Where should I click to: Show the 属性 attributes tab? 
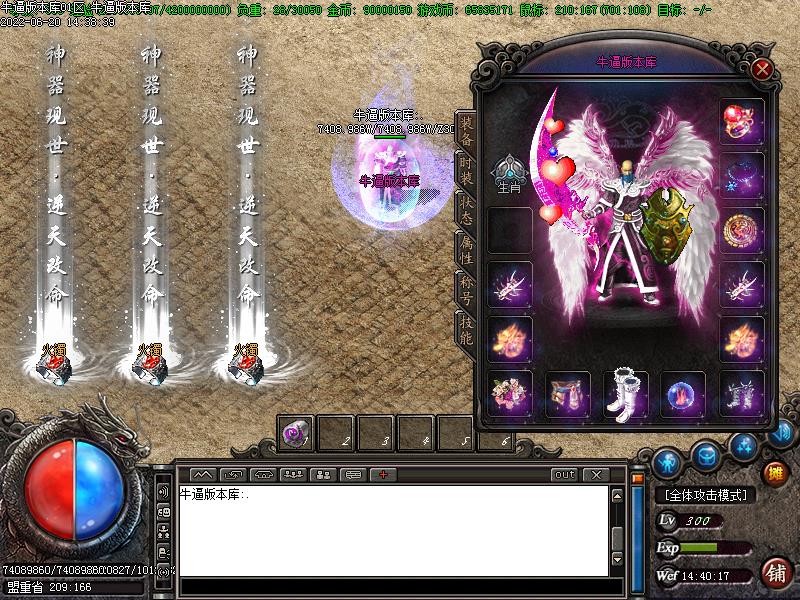click(x=466, y=247)
